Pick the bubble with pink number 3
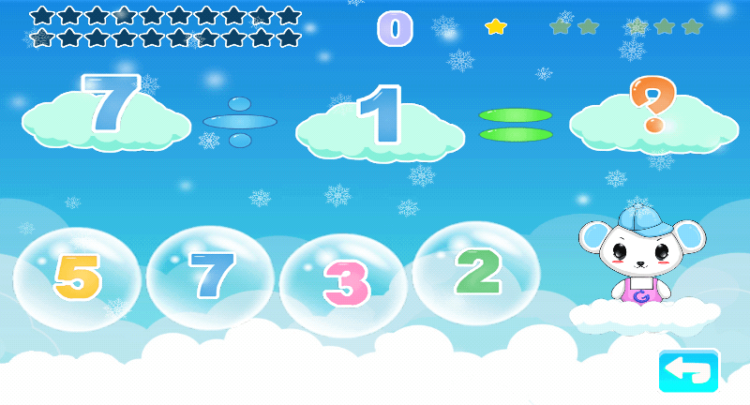Screen dimensions: 750x405 tap(343, 281)
